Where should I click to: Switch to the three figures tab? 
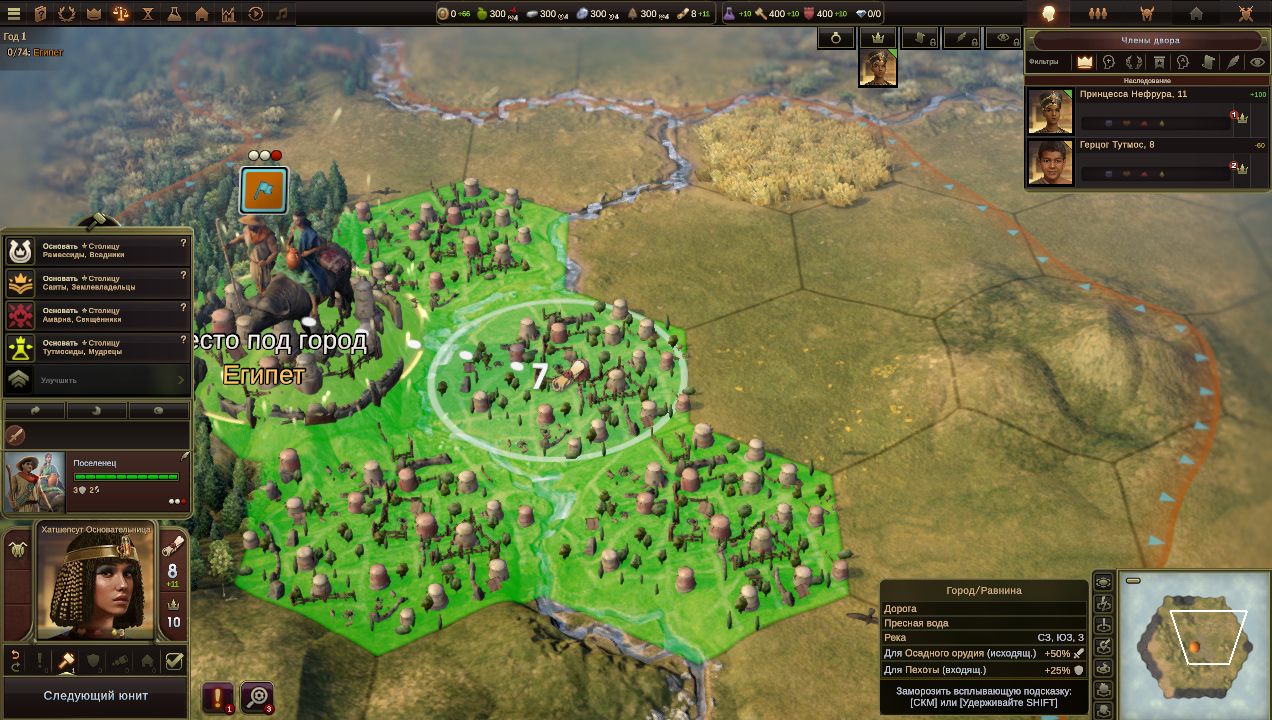point(1098,14)
